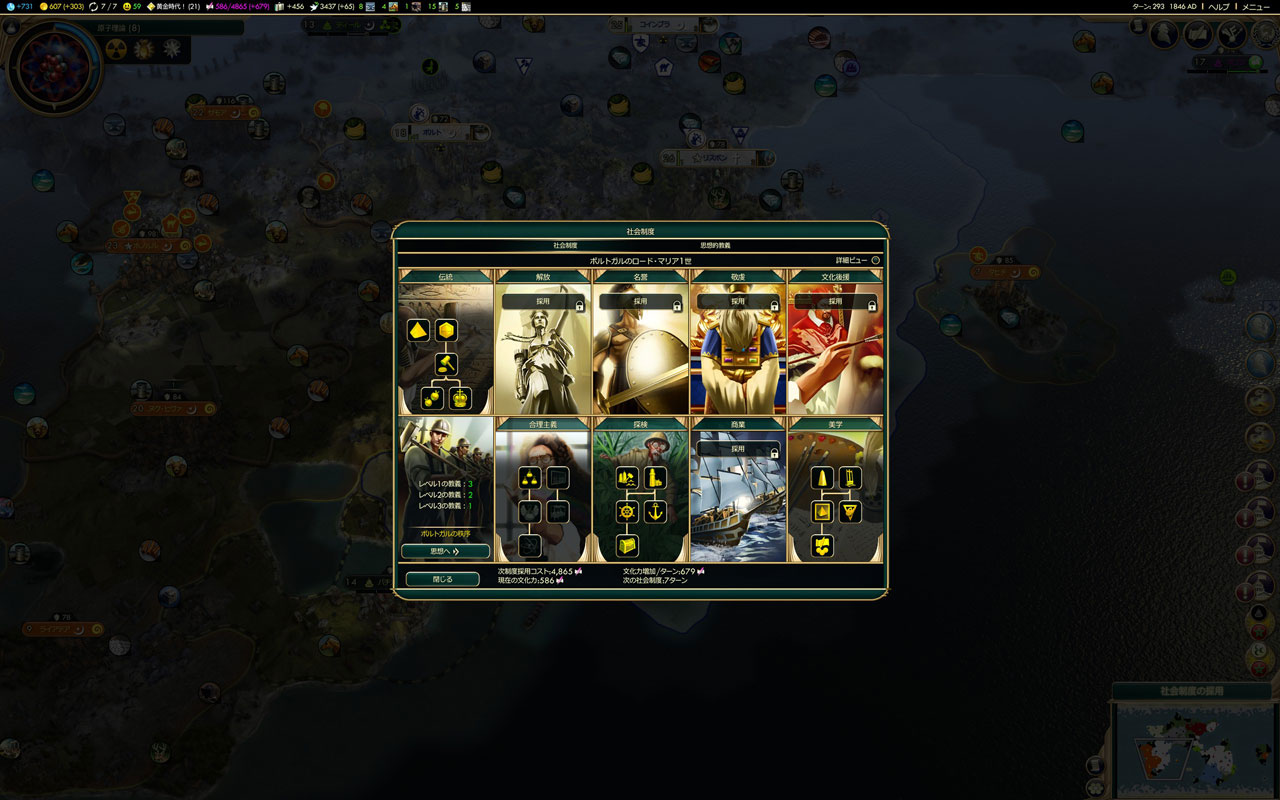Choose the anchor policy in 探検 tree
The image size is (1280, 800).
655,512
